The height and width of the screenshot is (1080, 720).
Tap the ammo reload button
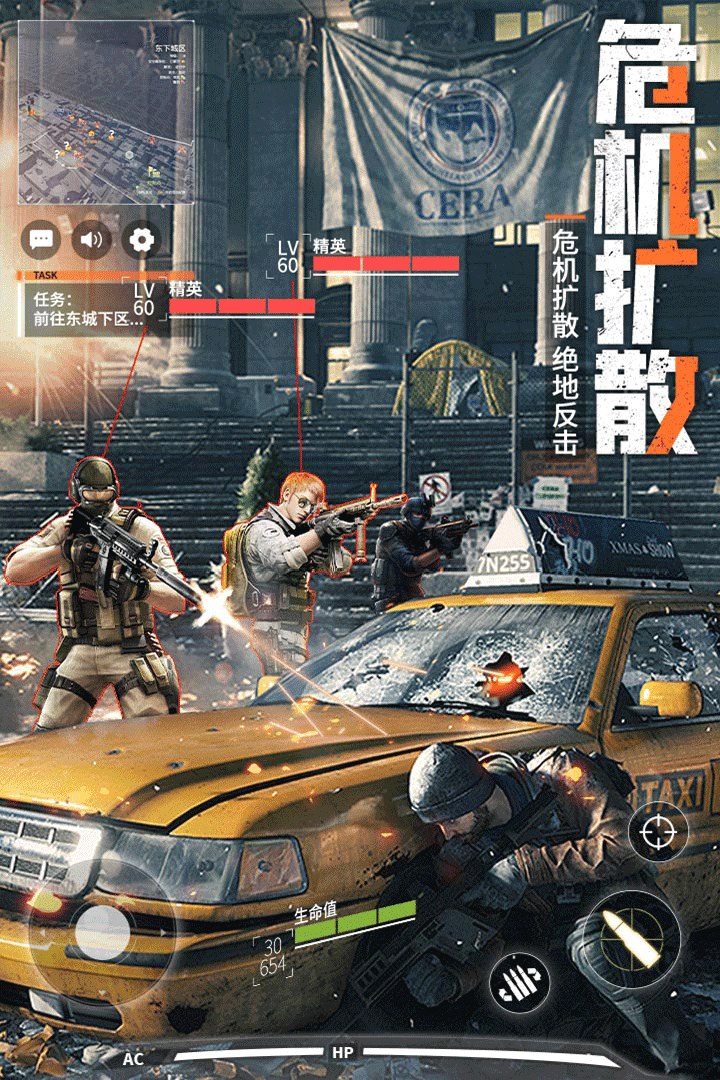[x=520, y=977]
